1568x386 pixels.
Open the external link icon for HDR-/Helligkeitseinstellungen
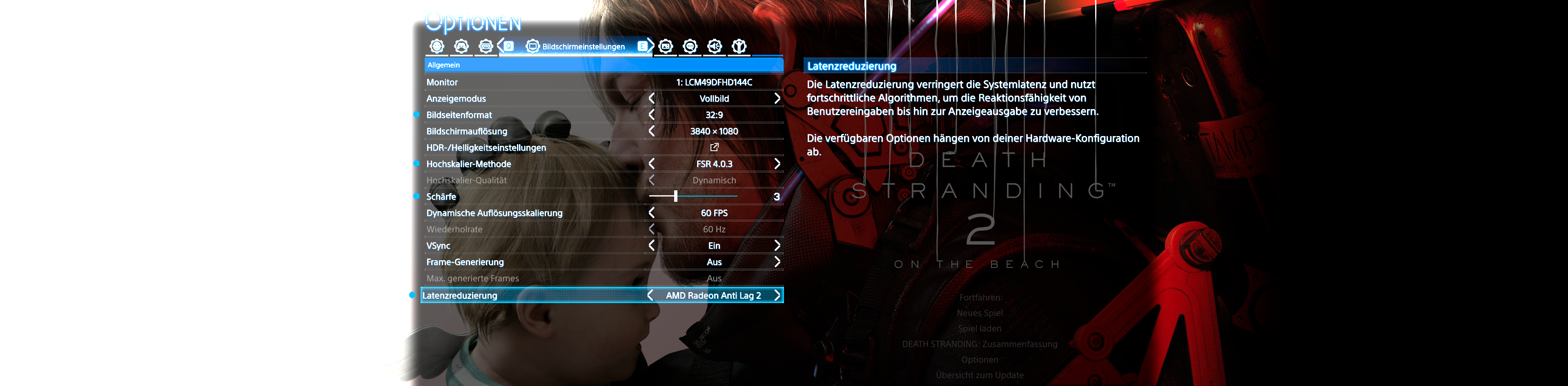point(714,147)
